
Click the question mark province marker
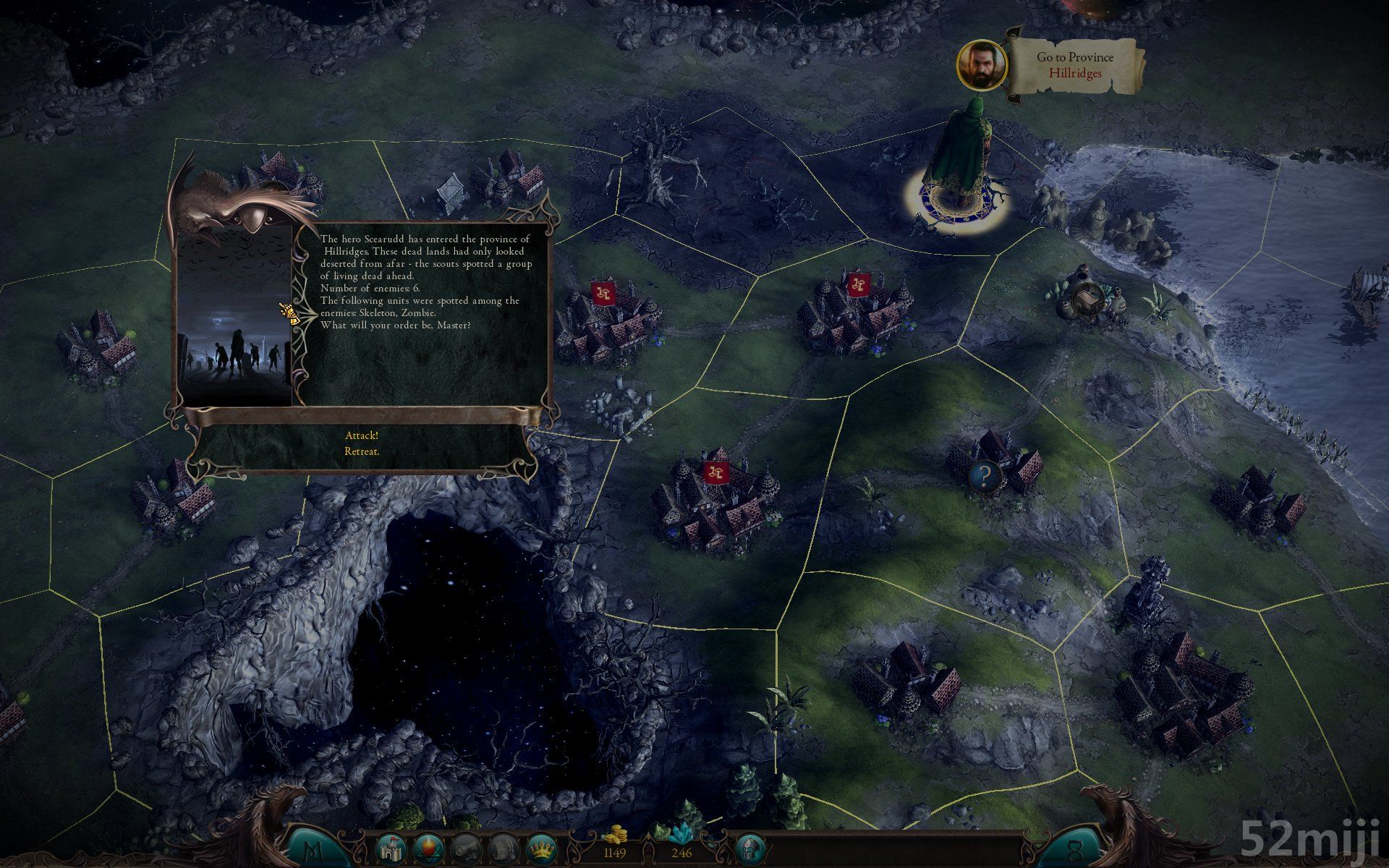pyautogui.click(x=985, y=476)
